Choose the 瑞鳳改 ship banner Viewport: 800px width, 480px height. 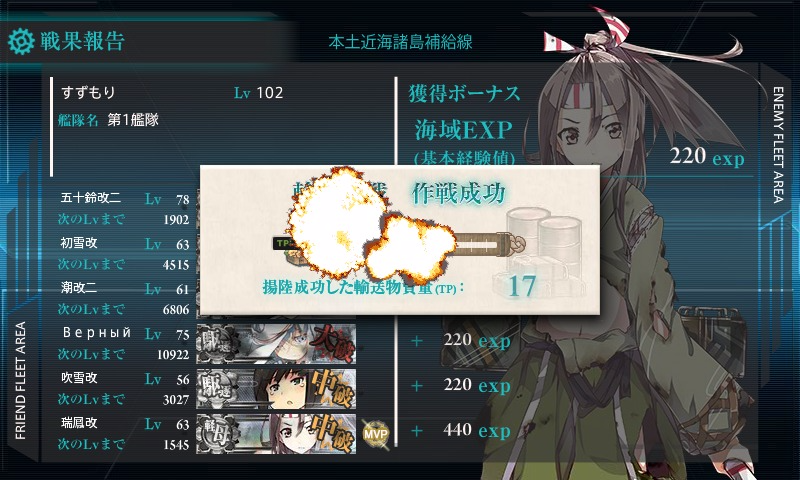click(276, 431)
